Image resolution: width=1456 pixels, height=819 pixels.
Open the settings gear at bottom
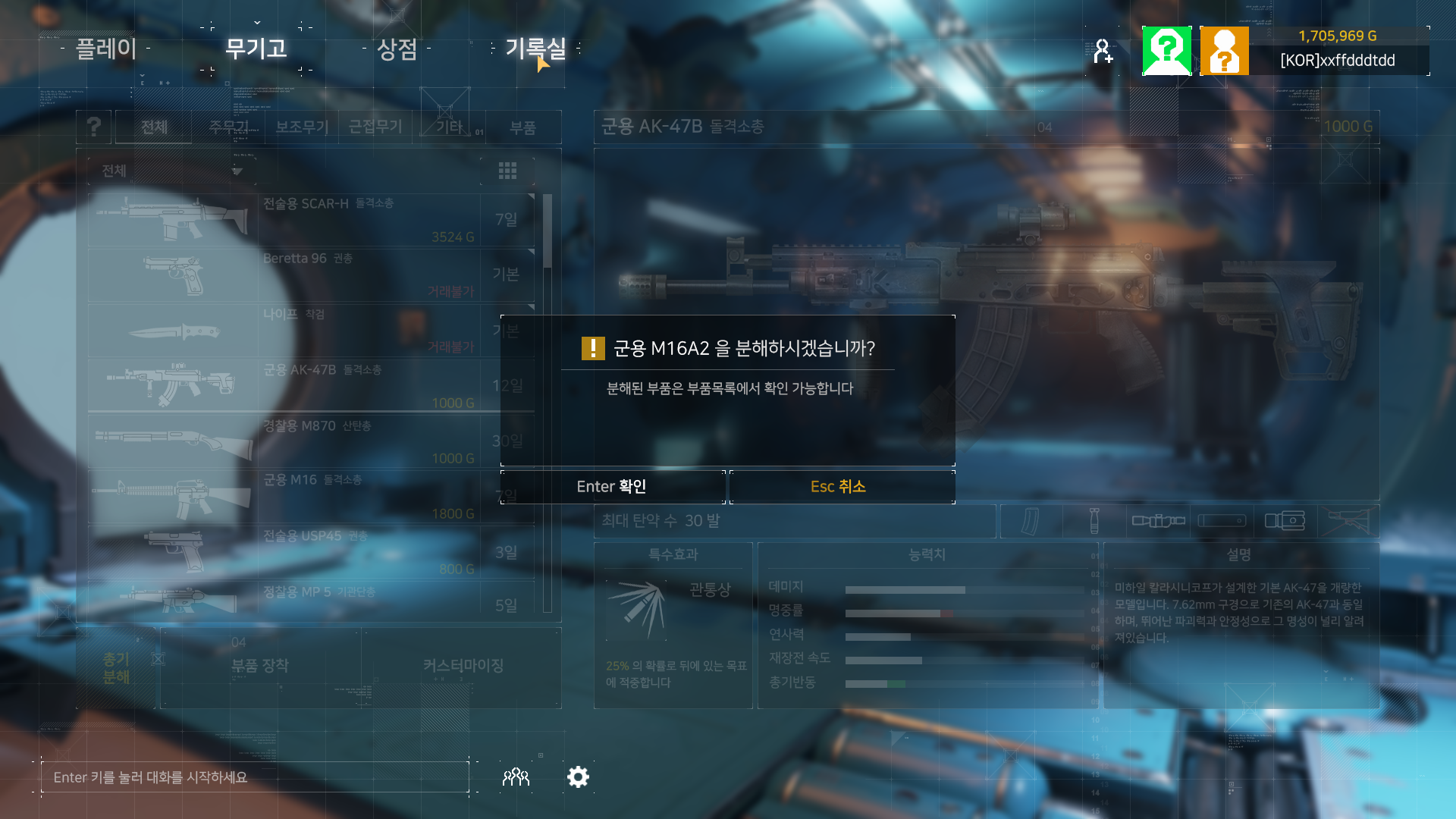coord(578,777)
